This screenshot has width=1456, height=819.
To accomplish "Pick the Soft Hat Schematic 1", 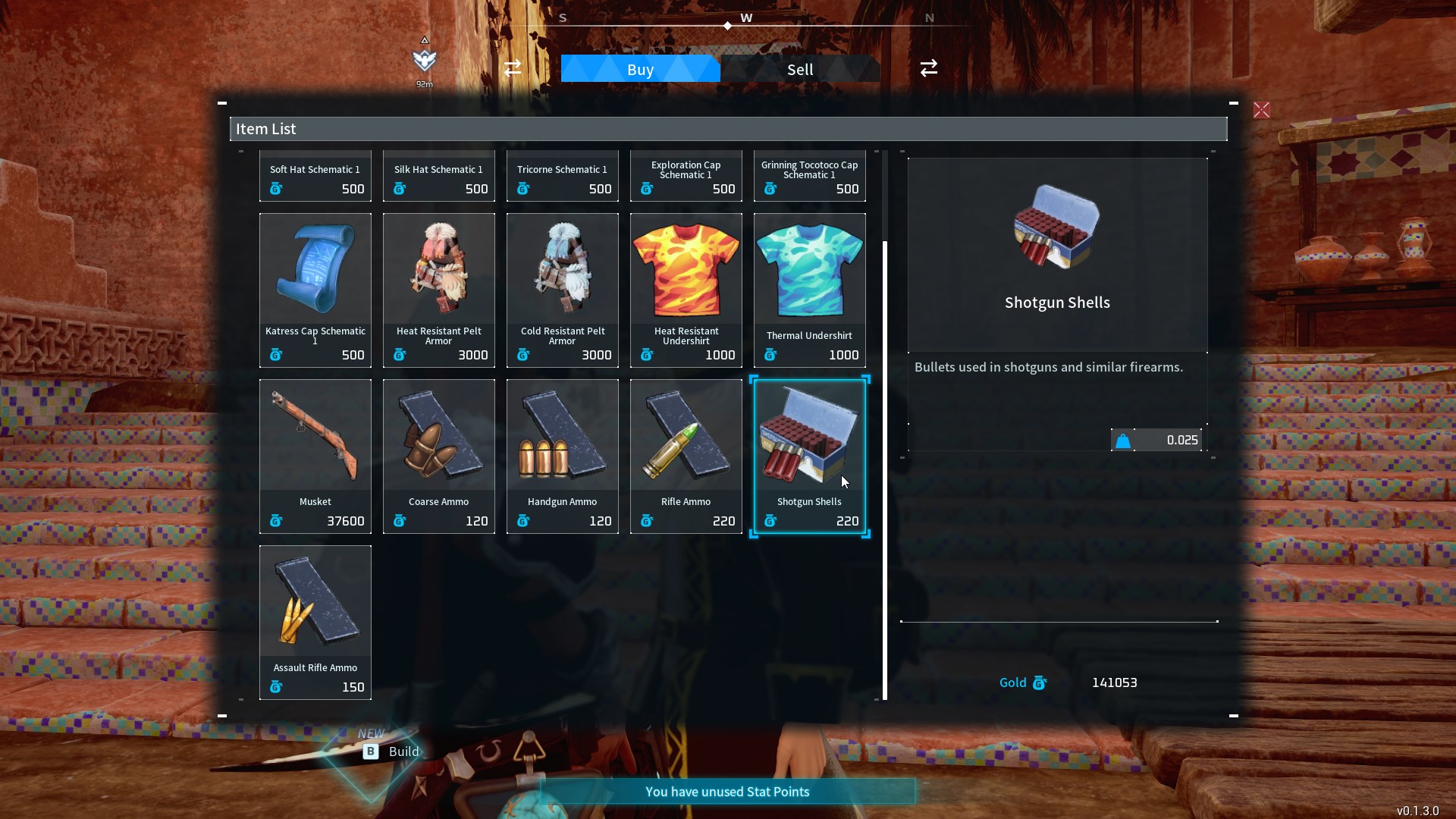I will (315, 177).
